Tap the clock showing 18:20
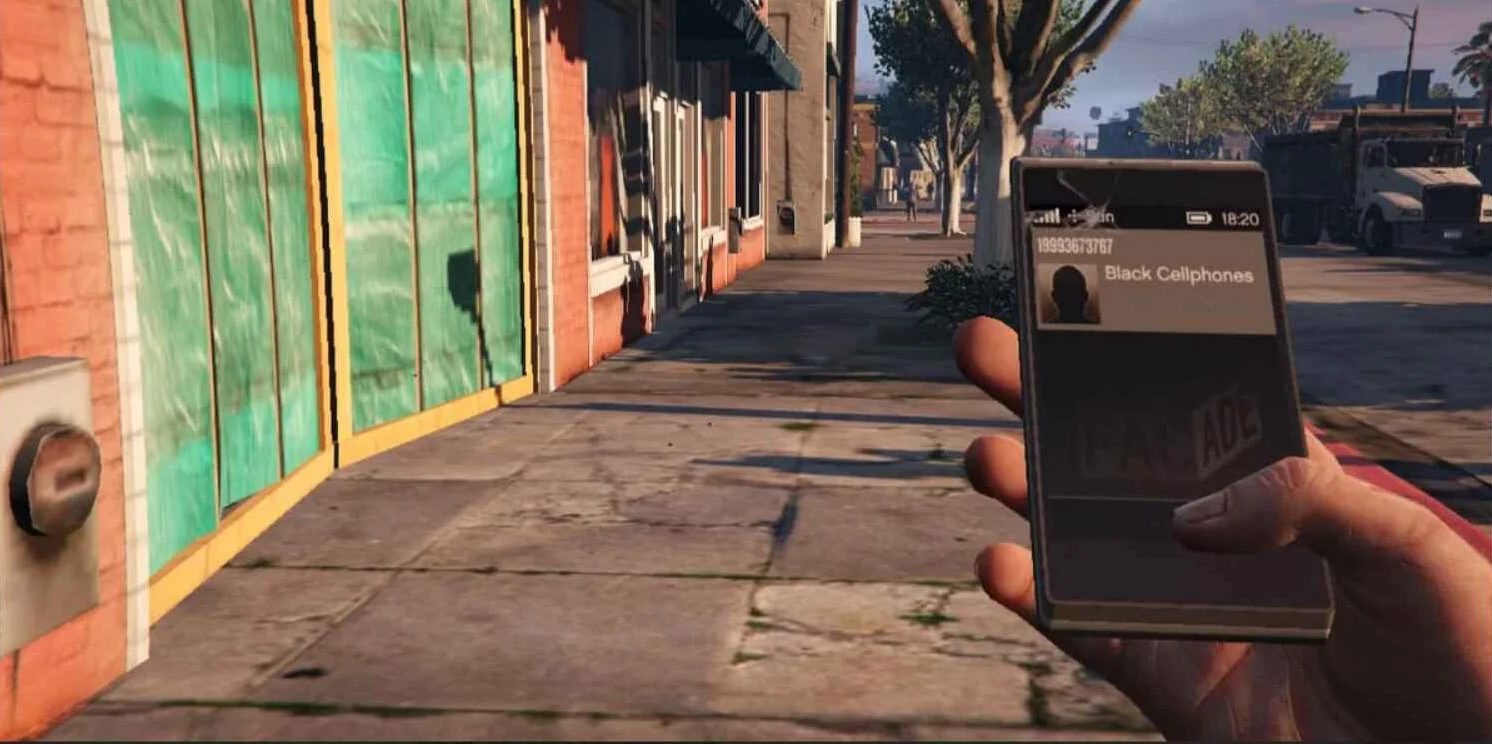Screen dimensions: 1492x744 1240,218
